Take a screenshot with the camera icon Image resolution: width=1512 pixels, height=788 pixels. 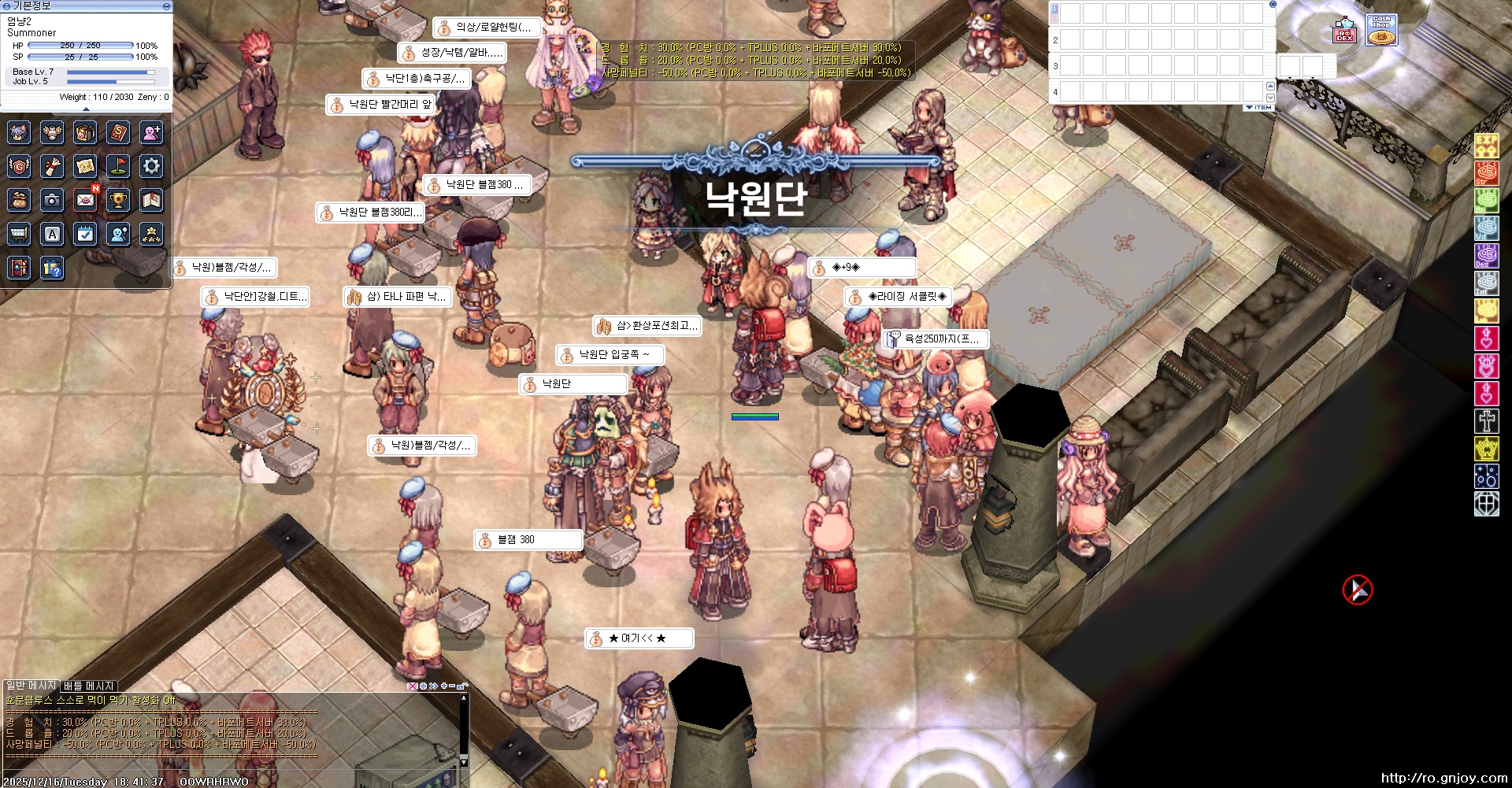coord(53,200)
